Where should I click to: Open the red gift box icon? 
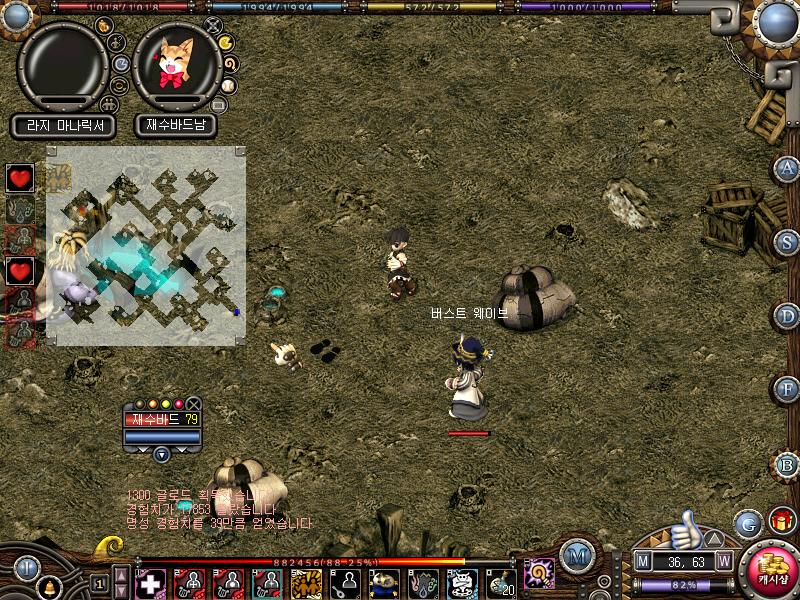[x=781, y=520]
